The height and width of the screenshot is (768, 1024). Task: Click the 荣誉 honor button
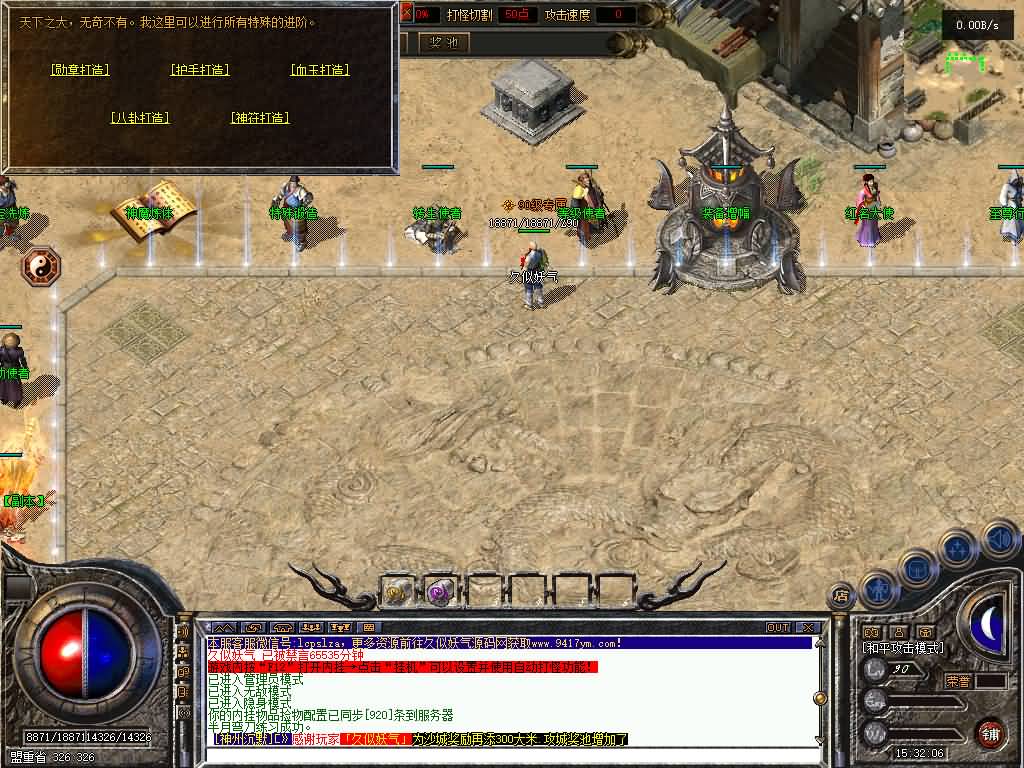[x=958, y=681]
